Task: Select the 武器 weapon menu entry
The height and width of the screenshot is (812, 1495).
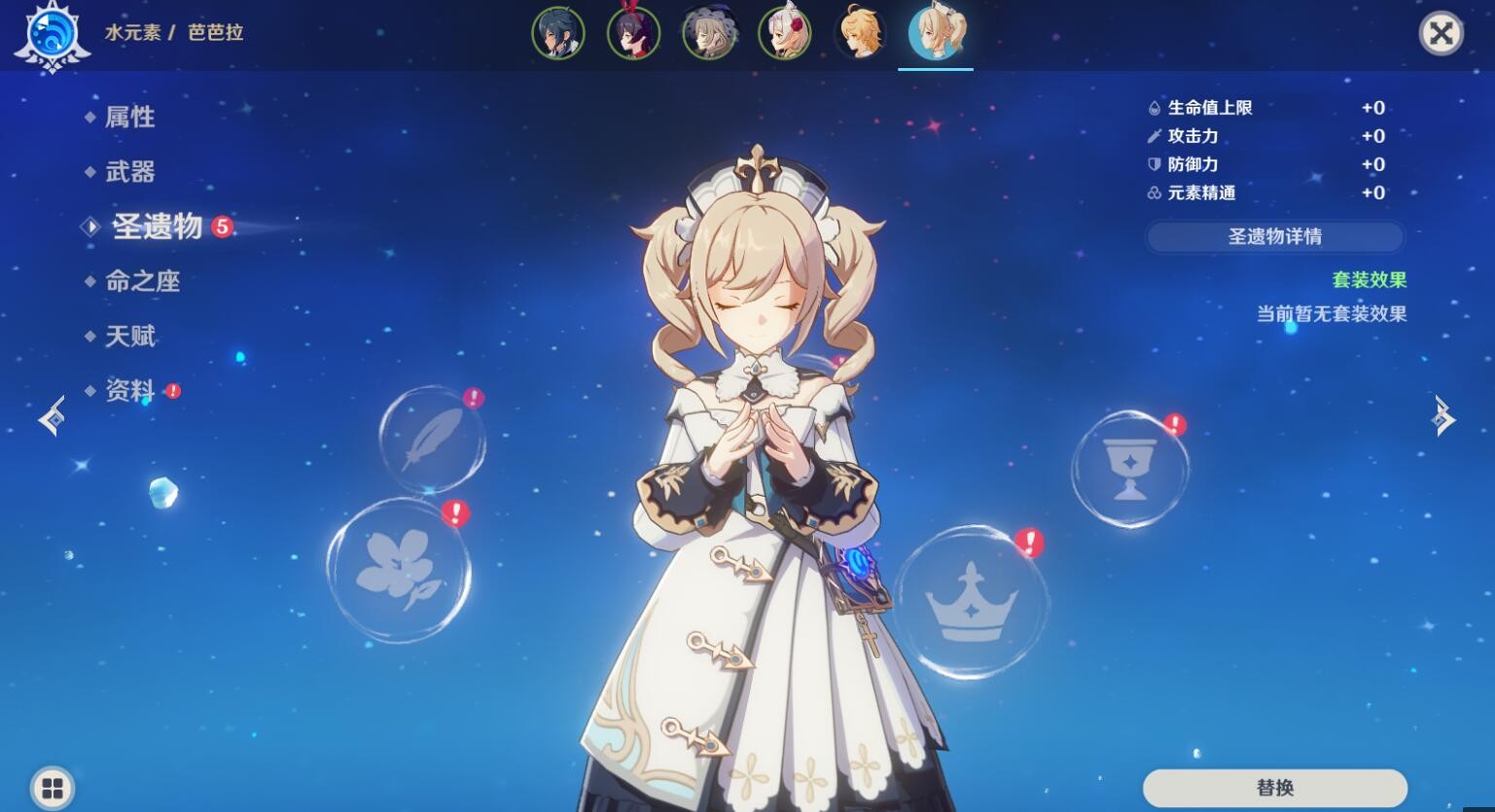Action: [x=129, y=172]
